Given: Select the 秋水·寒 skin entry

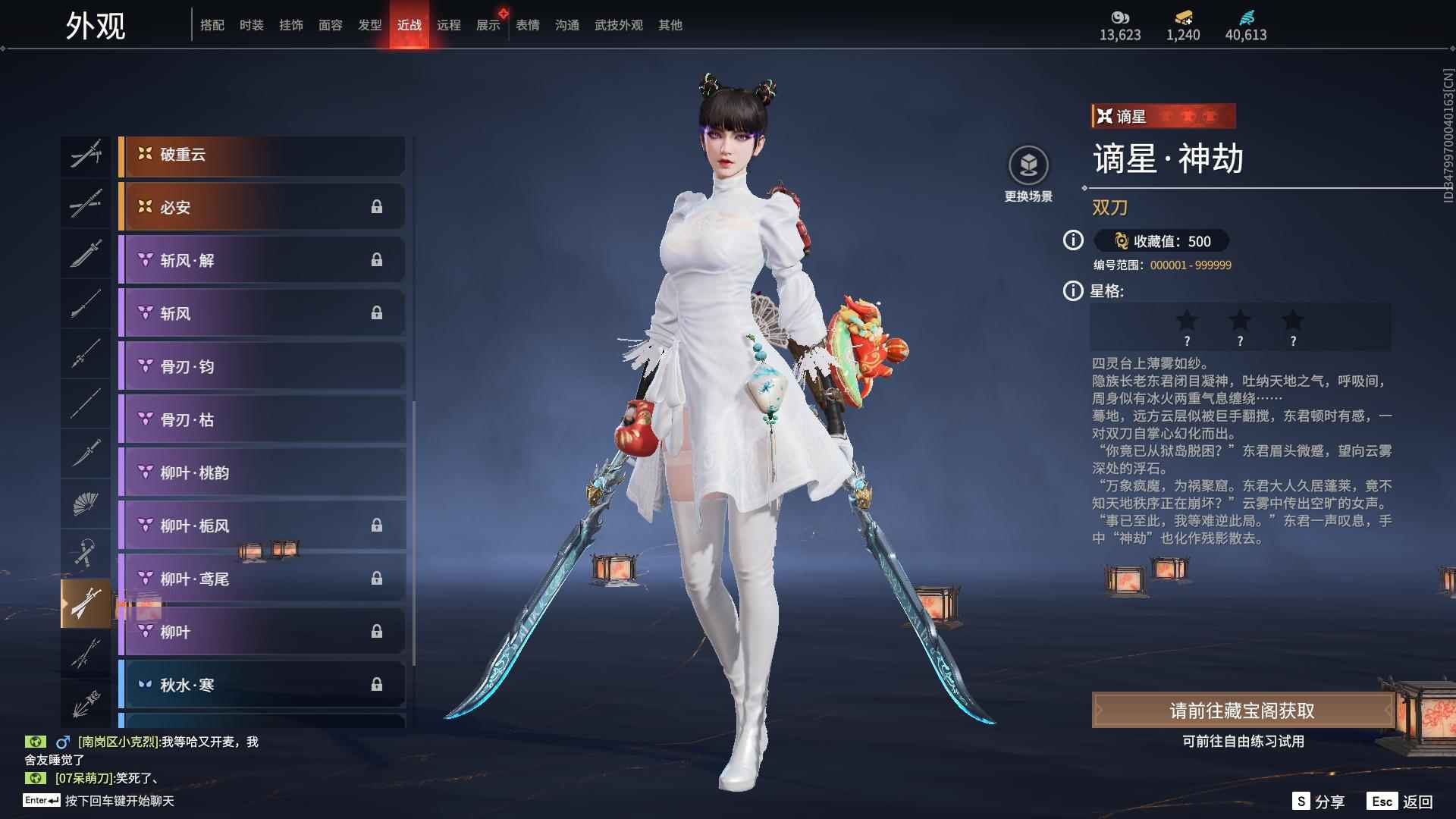Looking at the screenshot, I should [262, 685].
